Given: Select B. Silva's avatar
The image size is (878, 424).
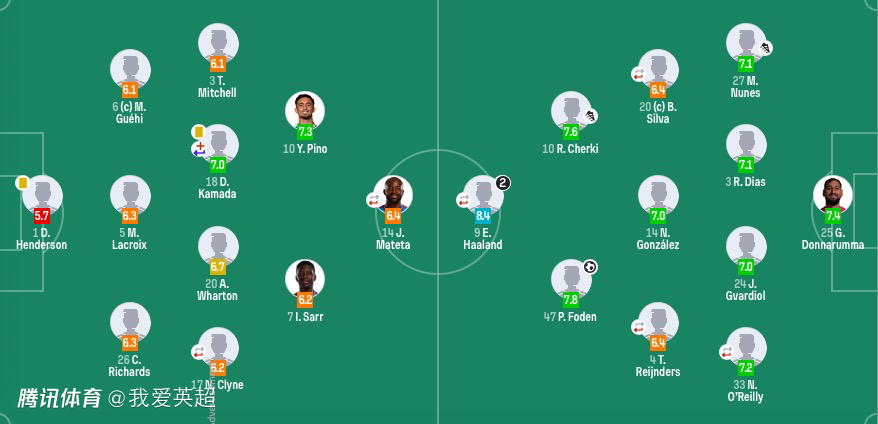Looking at the screenshot, I should 658,70.
